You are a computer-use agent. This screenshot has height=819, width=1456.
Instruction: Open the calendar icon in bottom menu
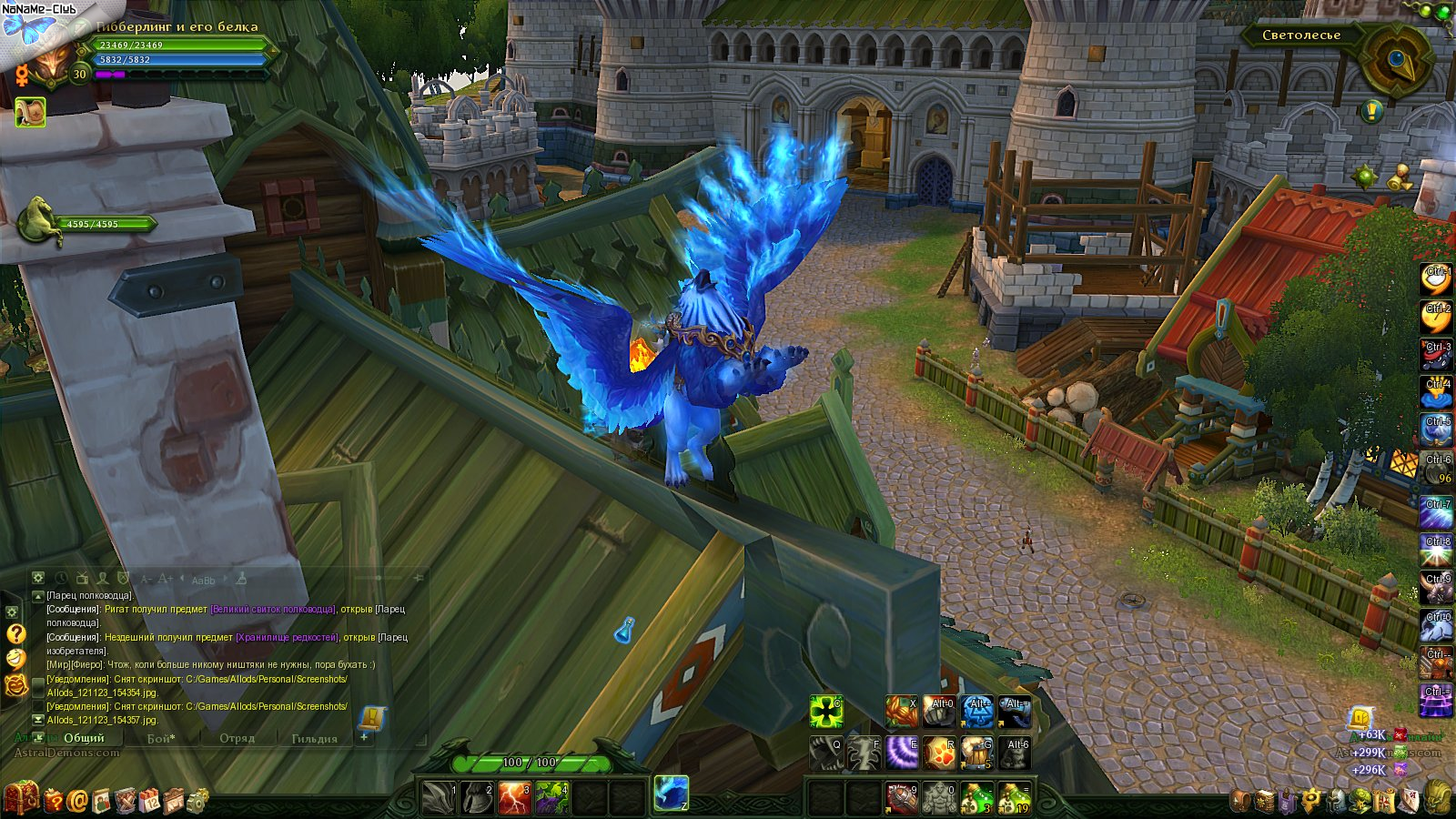click(x=149, y=801)
